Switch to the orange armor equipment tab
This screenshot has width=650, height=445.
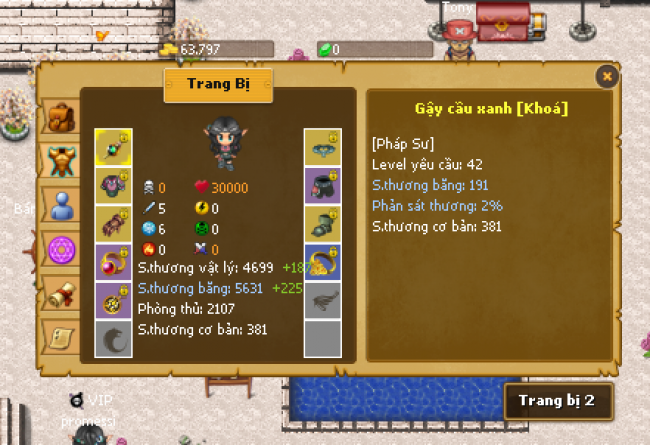pyautogui.click(x=61, y=160)
